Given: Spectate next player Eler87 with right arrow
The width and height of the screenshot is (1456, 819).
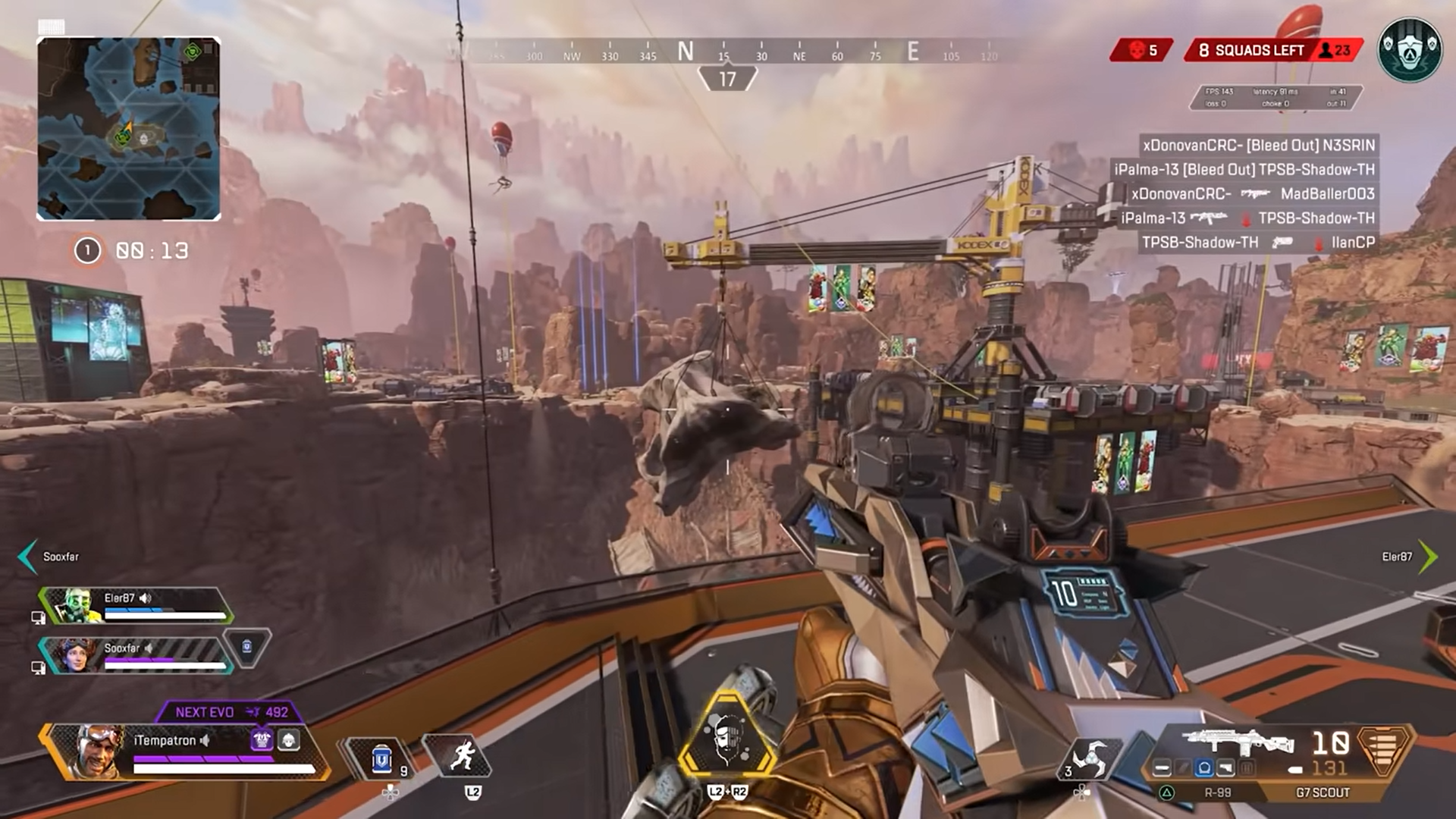Looking at the screenshot, I should tap(1428, 557).
